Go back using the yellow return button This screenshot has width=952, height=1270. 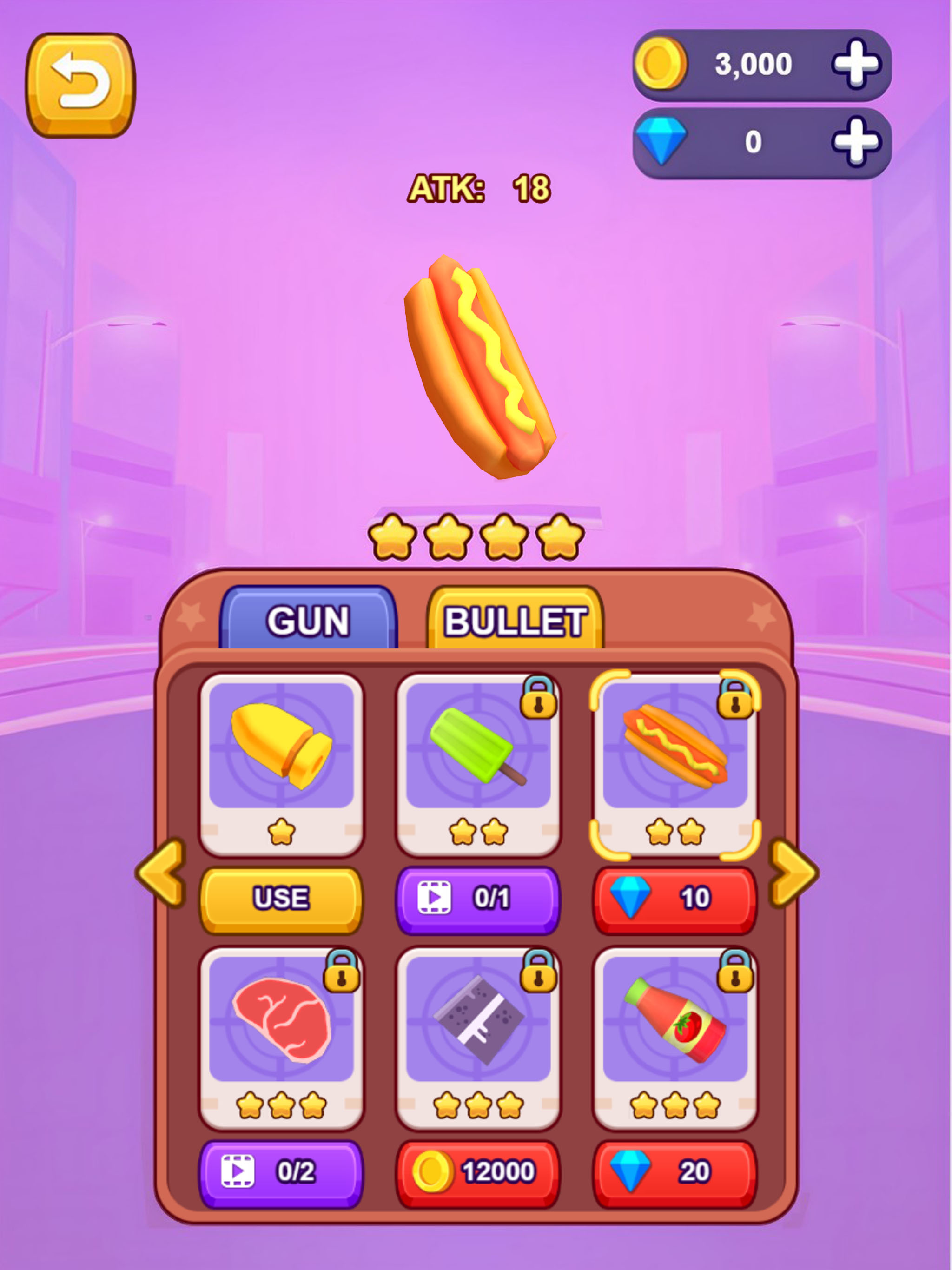point(80,85)
